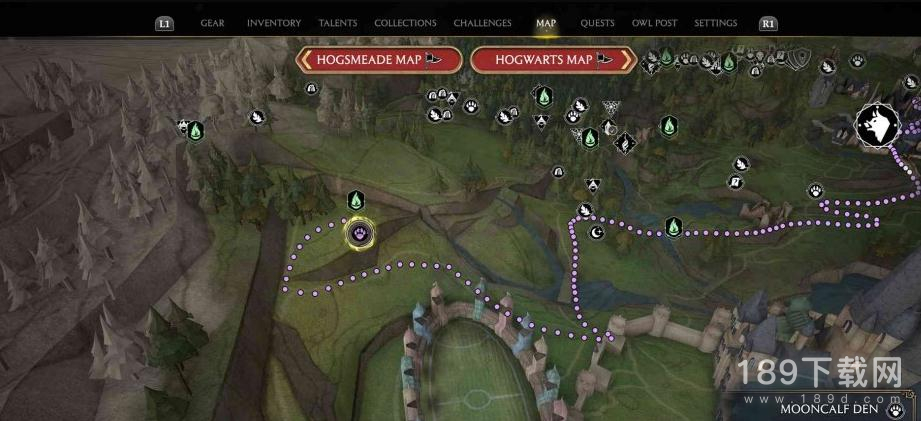The height and width of the screenshot is (421, 921).
Task: Select the highlighted Mooncalf Den paw marker
Action: point(359,234)
